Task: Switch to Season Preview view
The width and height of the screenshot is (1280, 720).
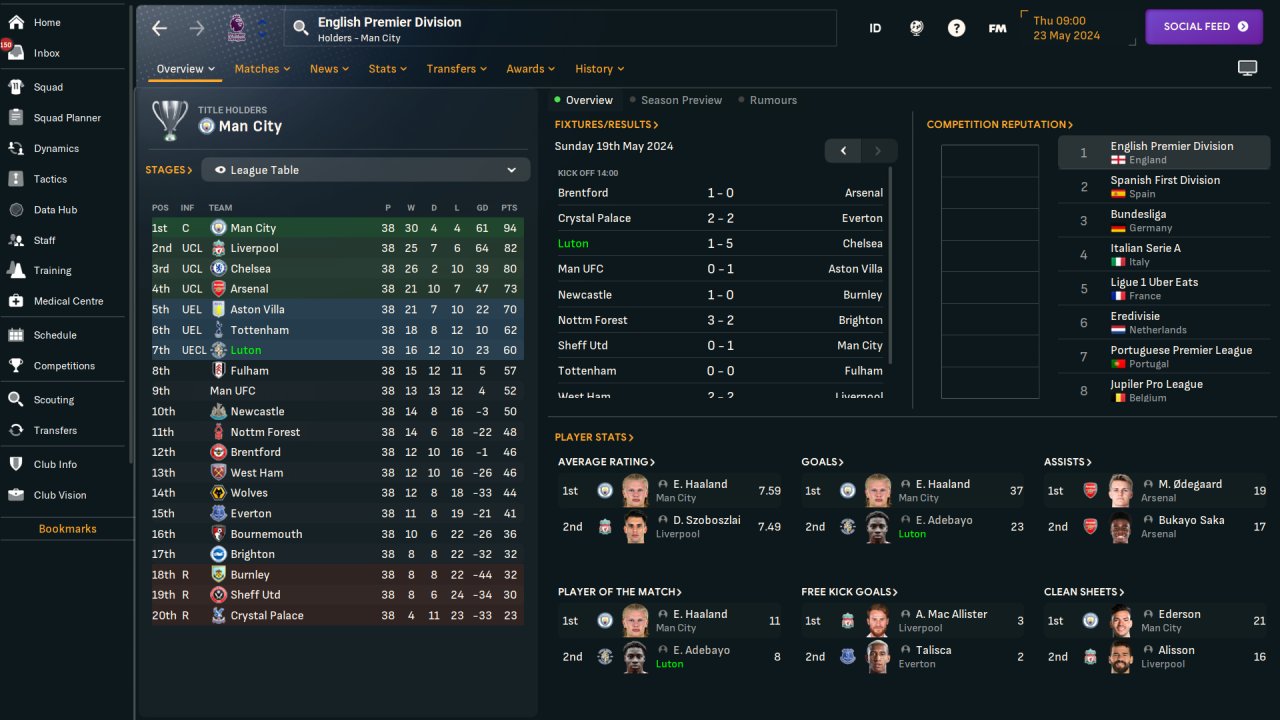Action: tap(681, 100)
